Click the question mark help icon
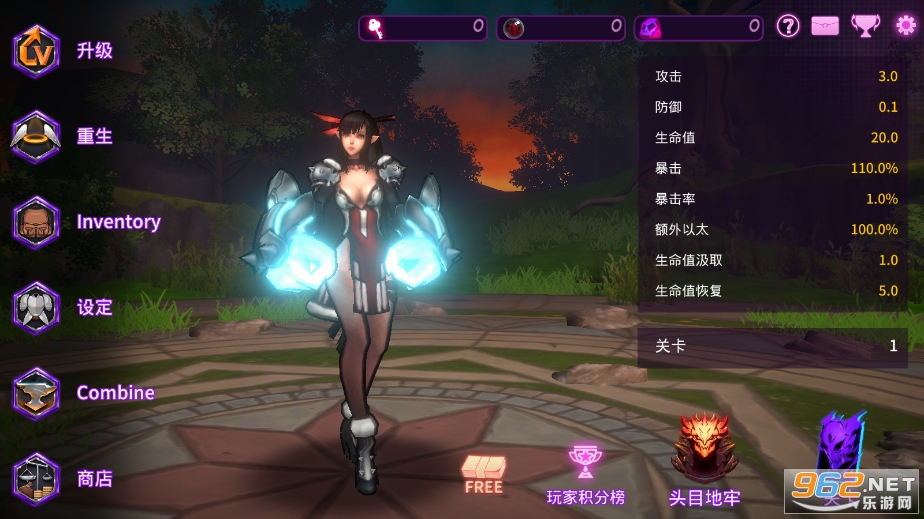Screen dimensions: 924x519 [788, 27]
